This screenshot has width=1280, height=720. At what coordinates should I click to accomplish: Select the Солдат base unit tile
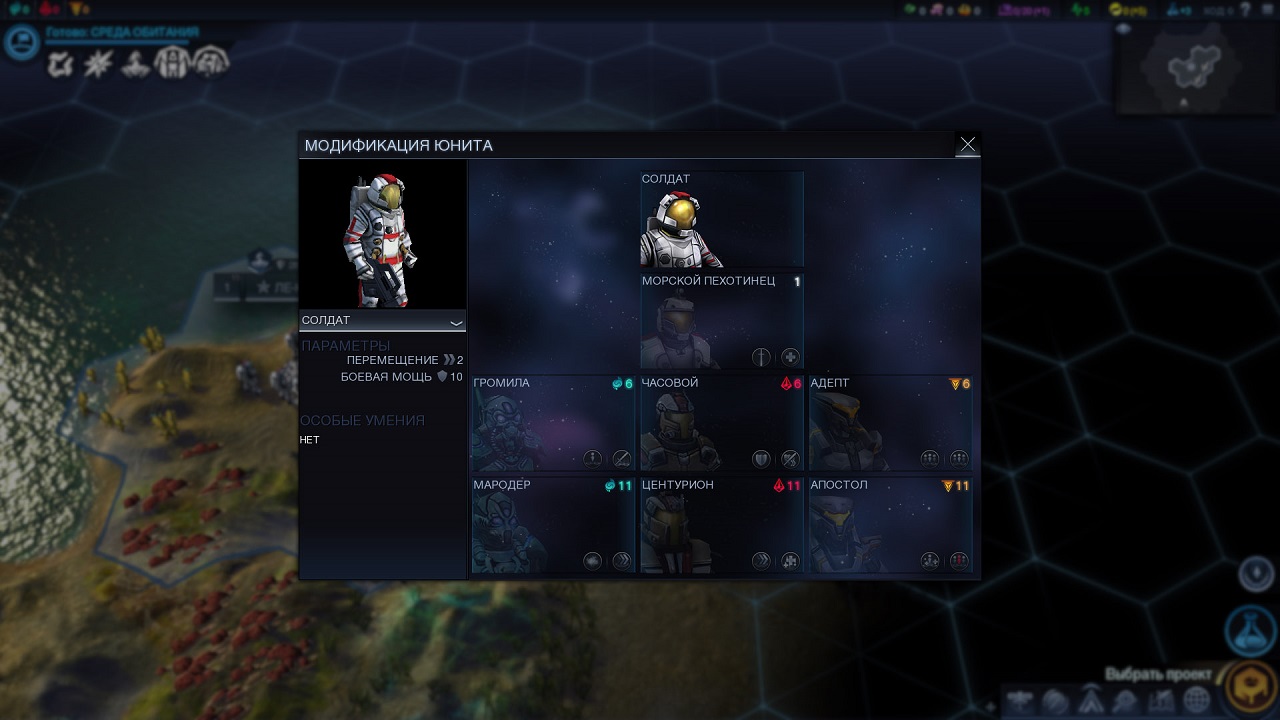point(721,219)
